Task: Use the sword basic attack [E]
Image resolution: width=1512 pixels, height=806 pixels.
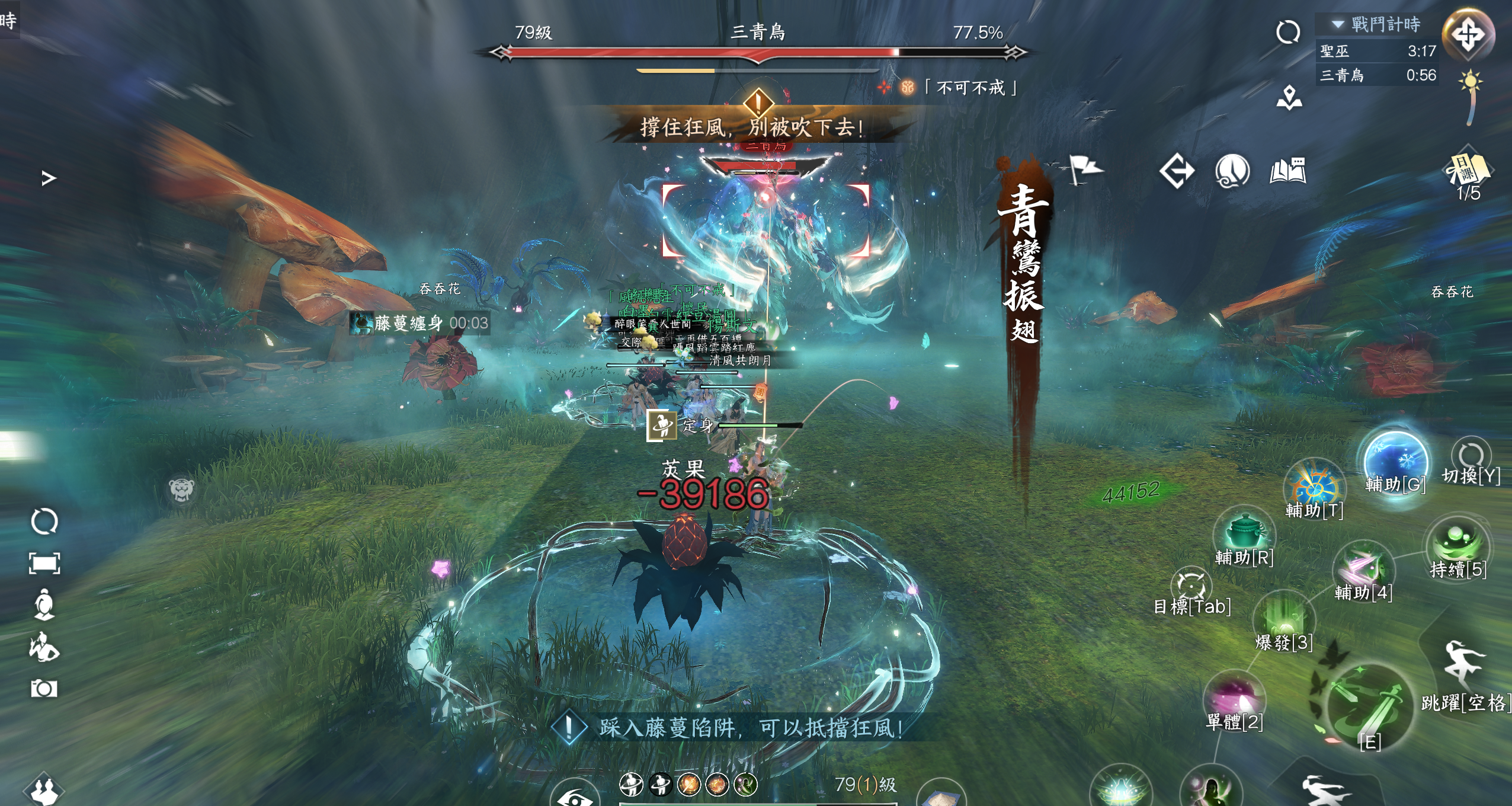Action: (1369, 708)
